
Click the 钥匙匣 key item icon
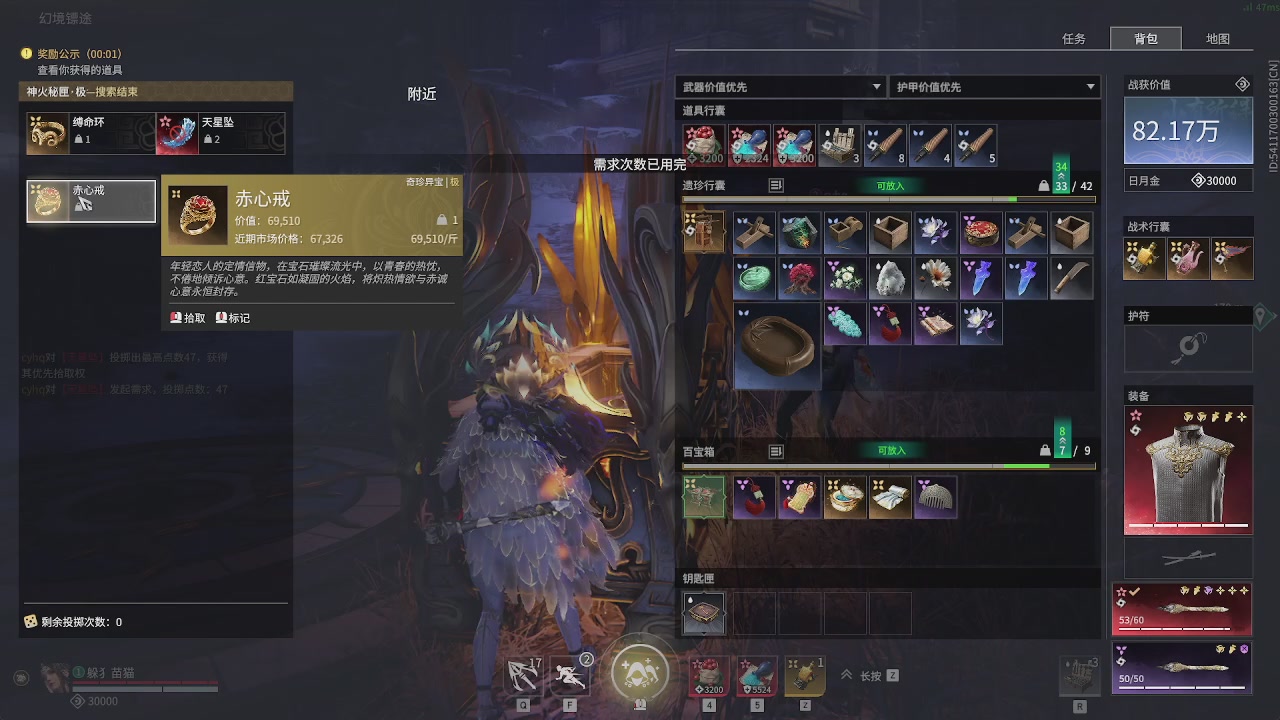(x=704, y=612)
